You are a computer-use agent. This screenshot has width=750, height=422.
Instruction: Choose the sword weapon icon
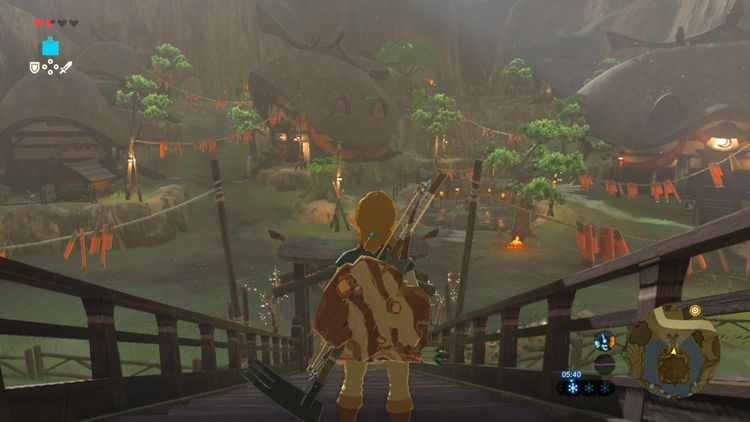click(x=66, y=68)
